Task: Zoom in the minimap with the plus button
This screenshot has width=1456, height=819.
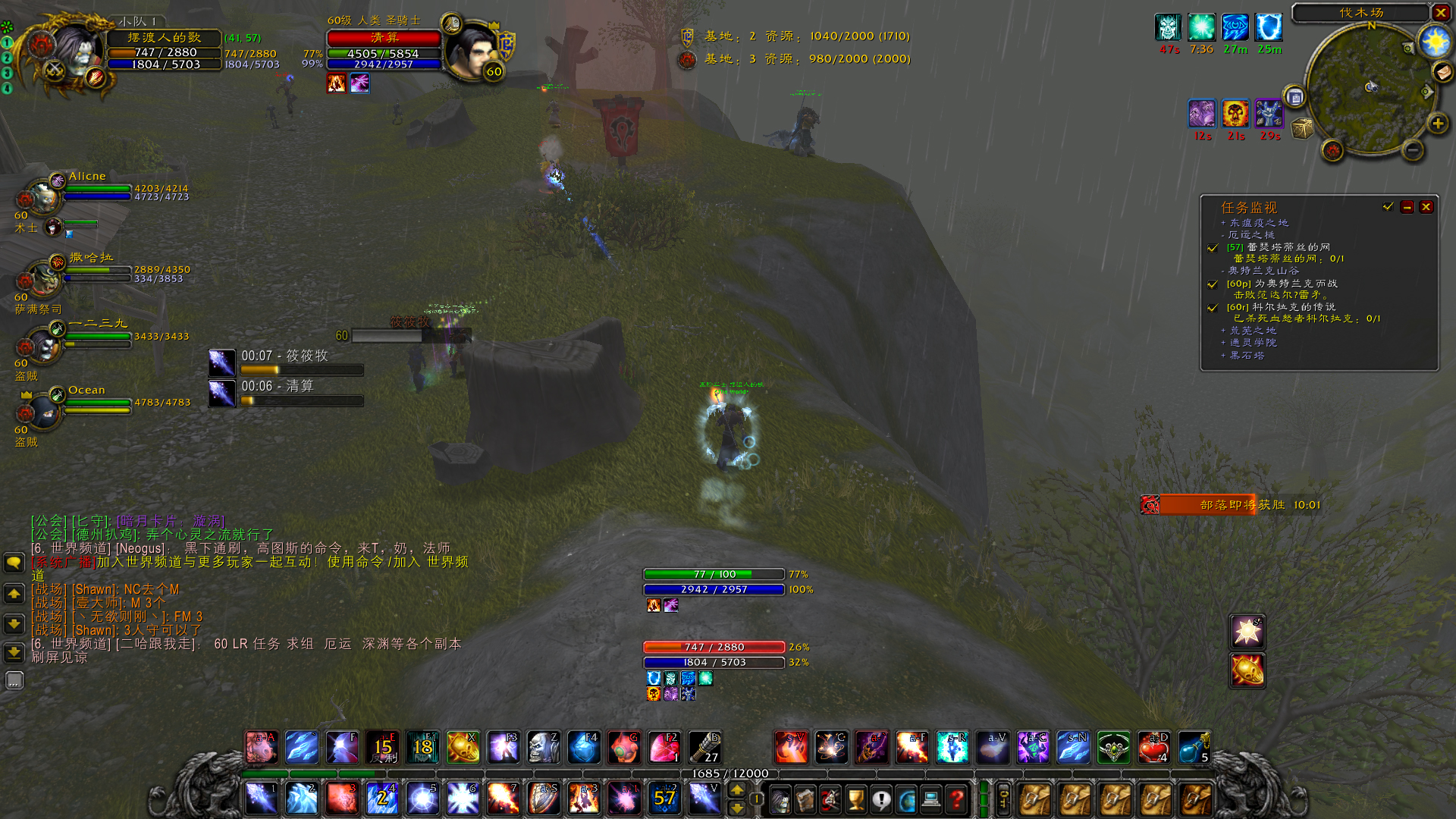Action: tap(1437, 124)
